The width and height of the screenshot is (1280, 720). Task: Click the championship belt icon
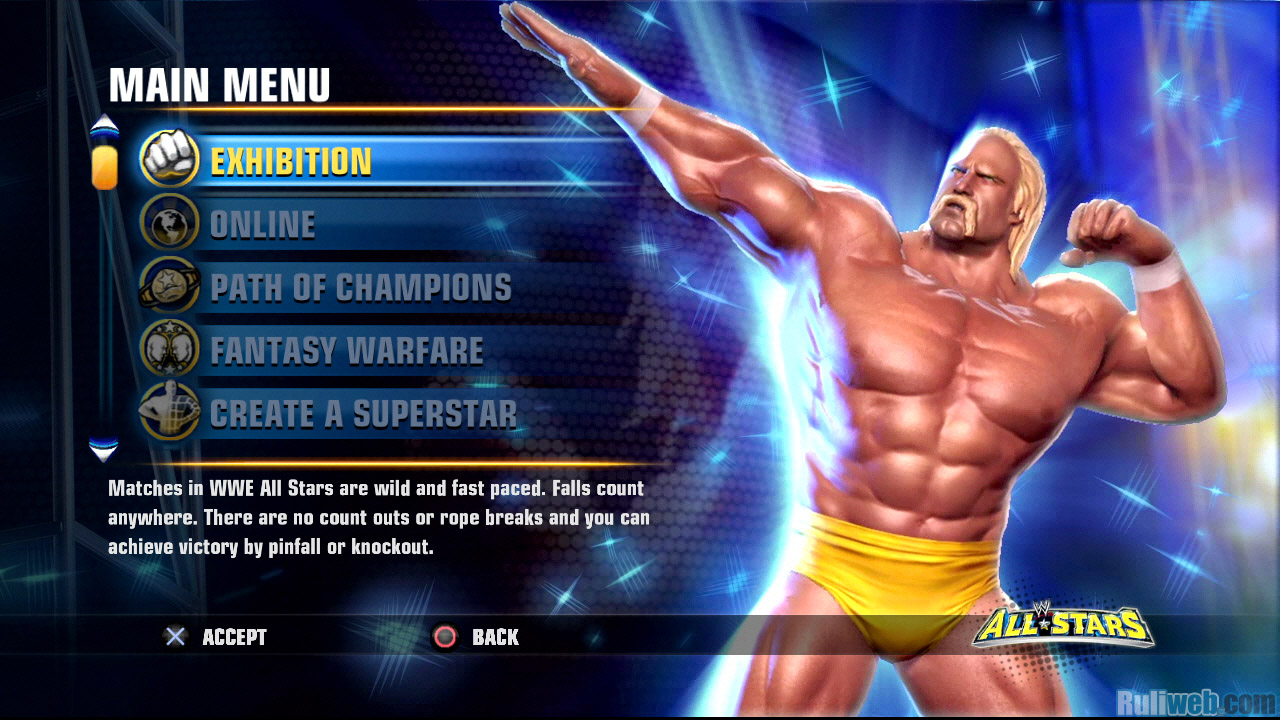tap(168, 287)
